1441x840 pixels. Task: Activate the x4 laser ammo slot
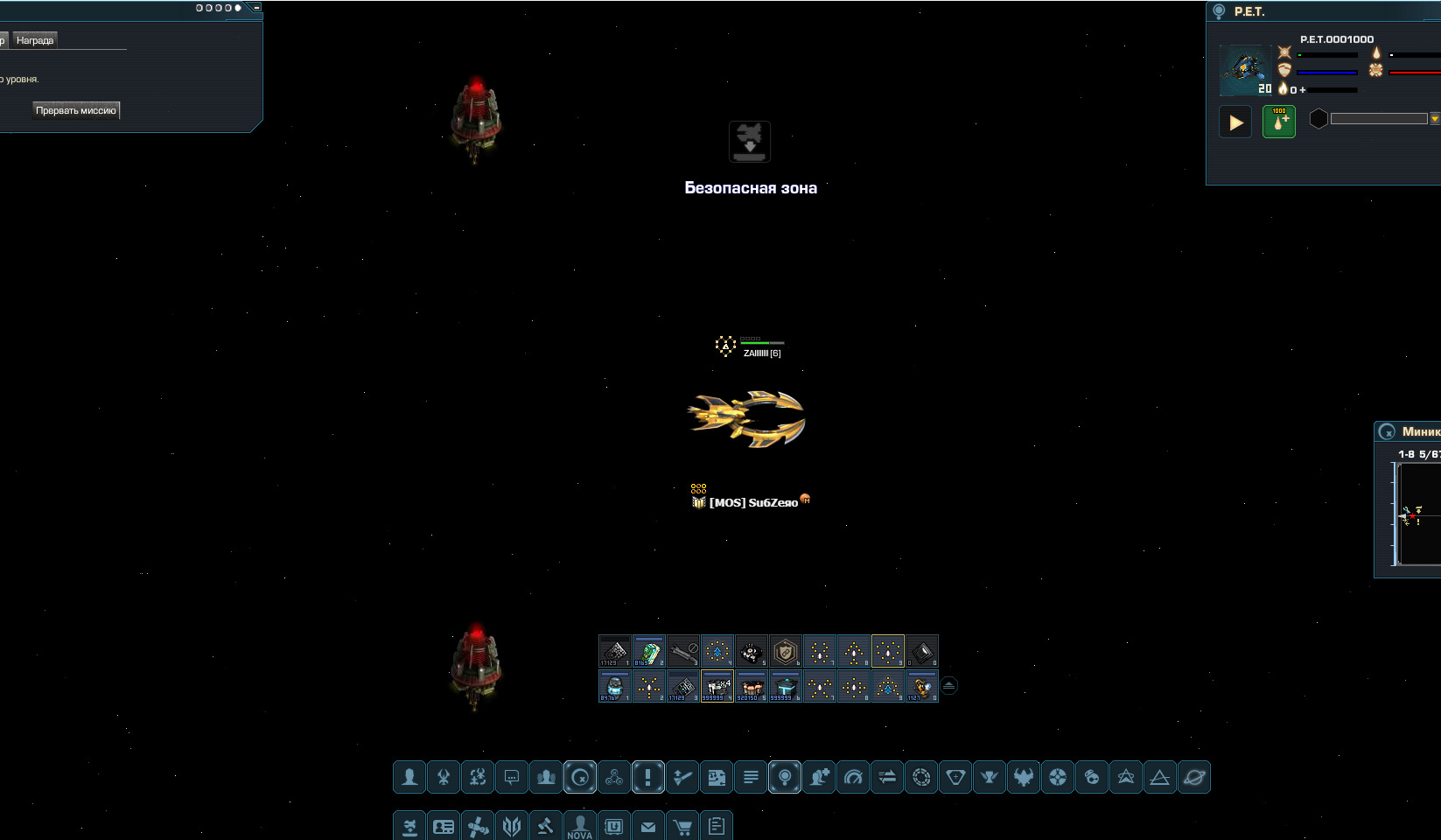[717, 687]
